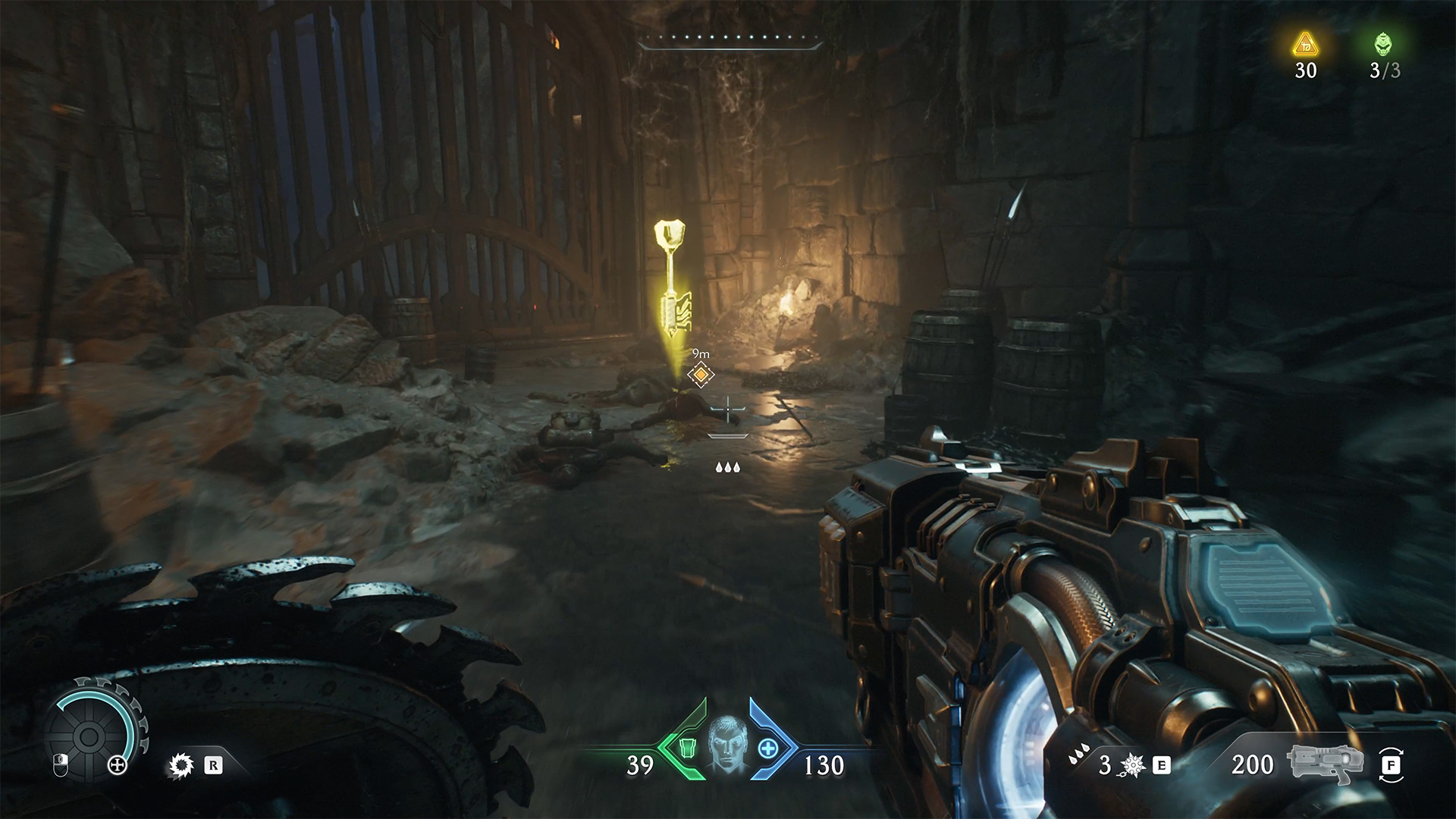Click the circular shield charge gauge

click(89, 734)
